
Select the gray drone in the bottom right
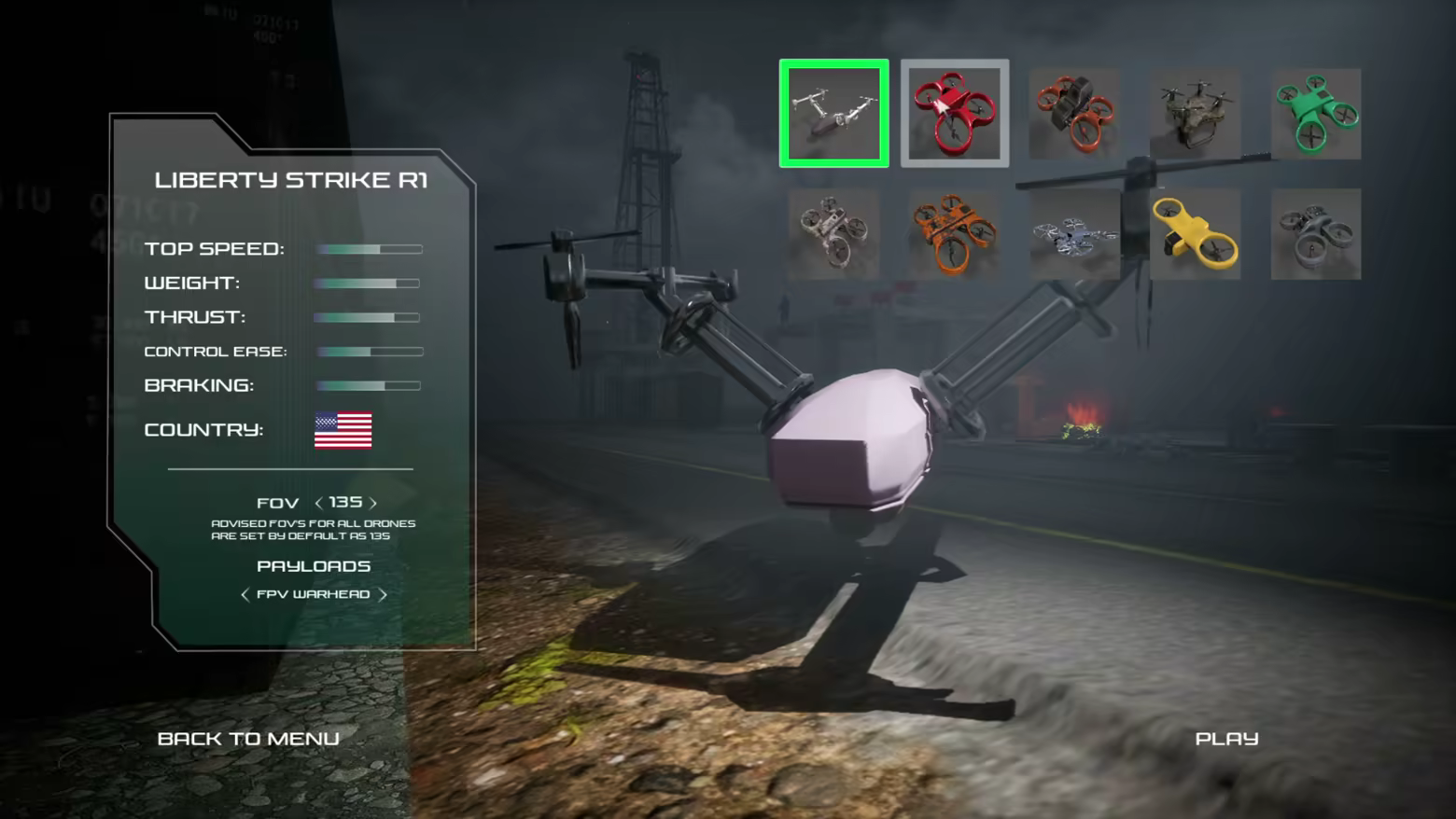point(1315,233)
